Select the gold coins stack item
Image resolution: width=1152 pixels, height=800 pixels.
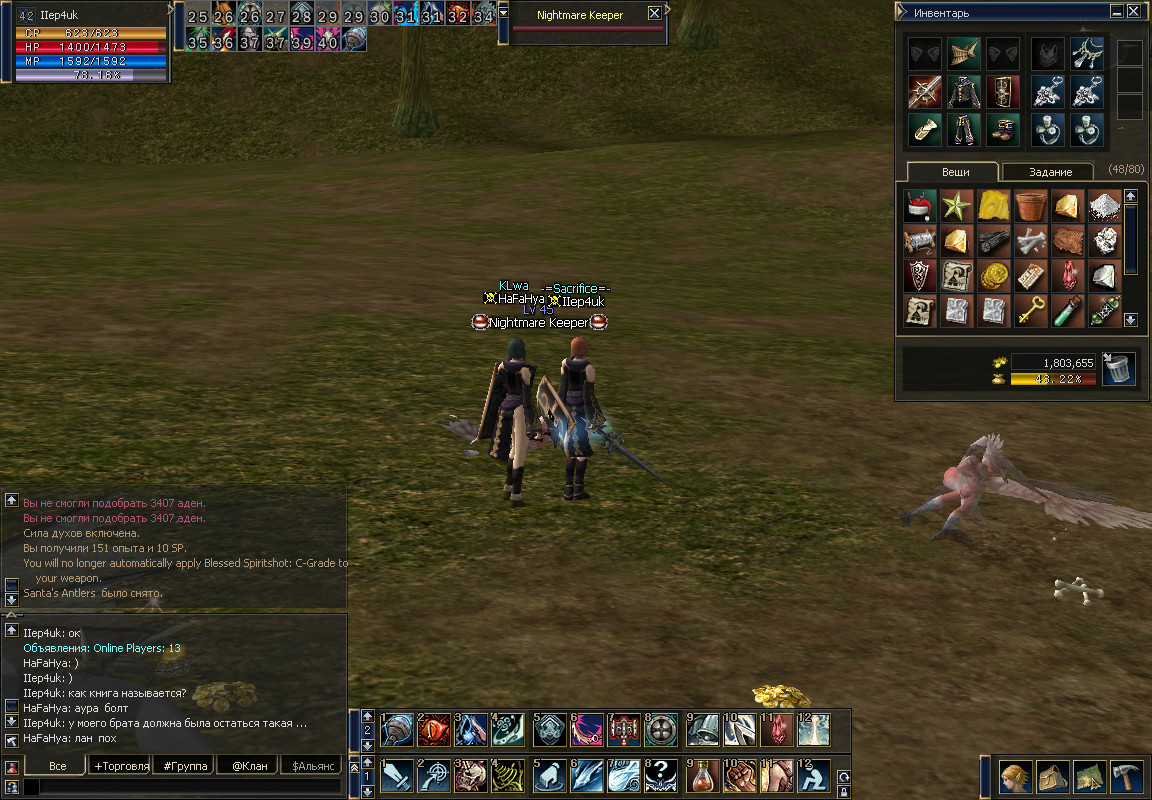[993, 275]
